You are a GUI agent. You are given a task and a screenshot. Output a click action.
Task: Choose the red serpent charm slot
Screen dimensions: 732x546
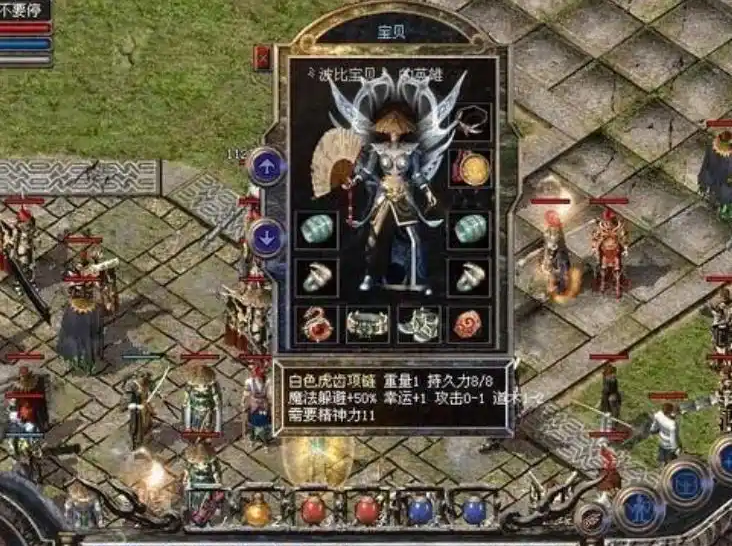[x=316, y=323]
